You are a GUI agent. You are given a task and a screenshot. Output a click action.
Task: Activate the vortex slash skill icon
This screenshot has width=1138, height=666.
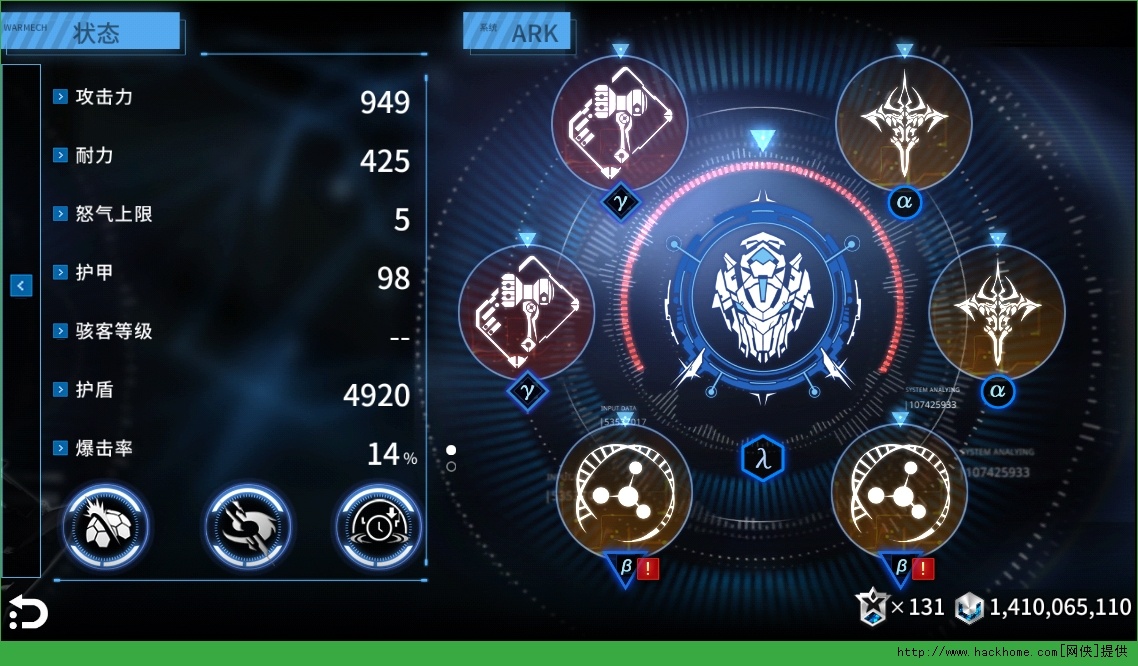[x=248, y=525]
